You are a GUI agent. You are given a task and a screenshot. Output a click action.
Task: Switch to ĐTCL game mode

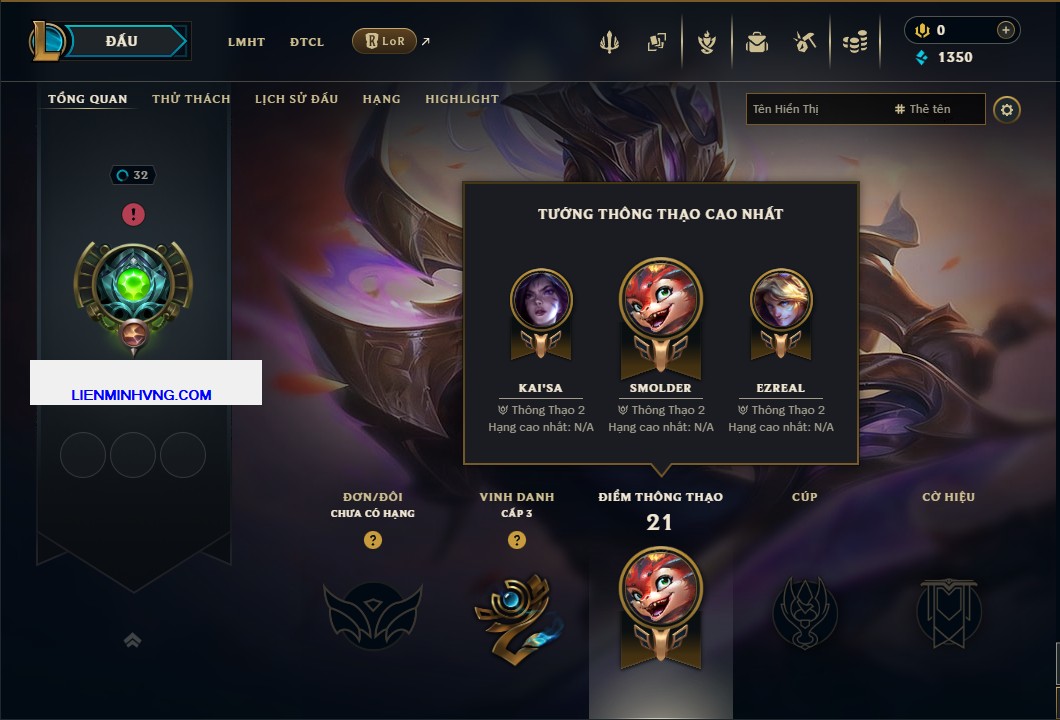(x=307, y=42)
